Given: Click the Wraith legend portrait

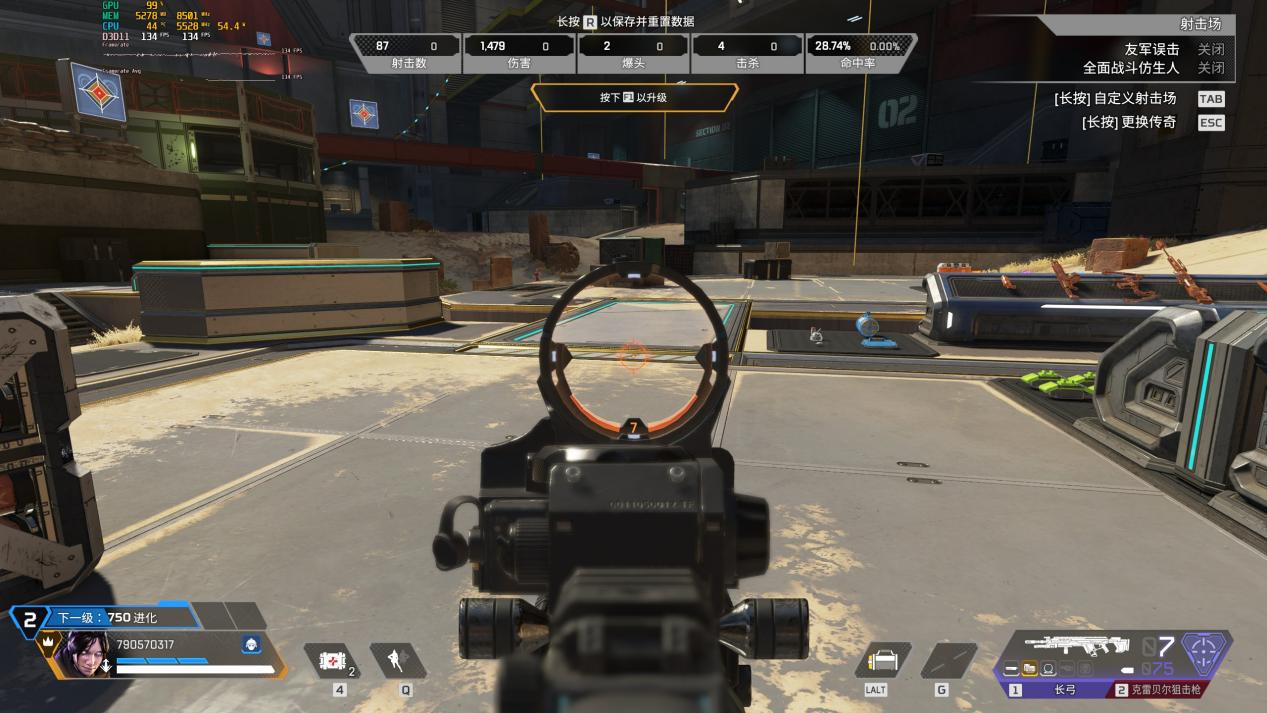Looking at the screenshot, I should [80, 653].
